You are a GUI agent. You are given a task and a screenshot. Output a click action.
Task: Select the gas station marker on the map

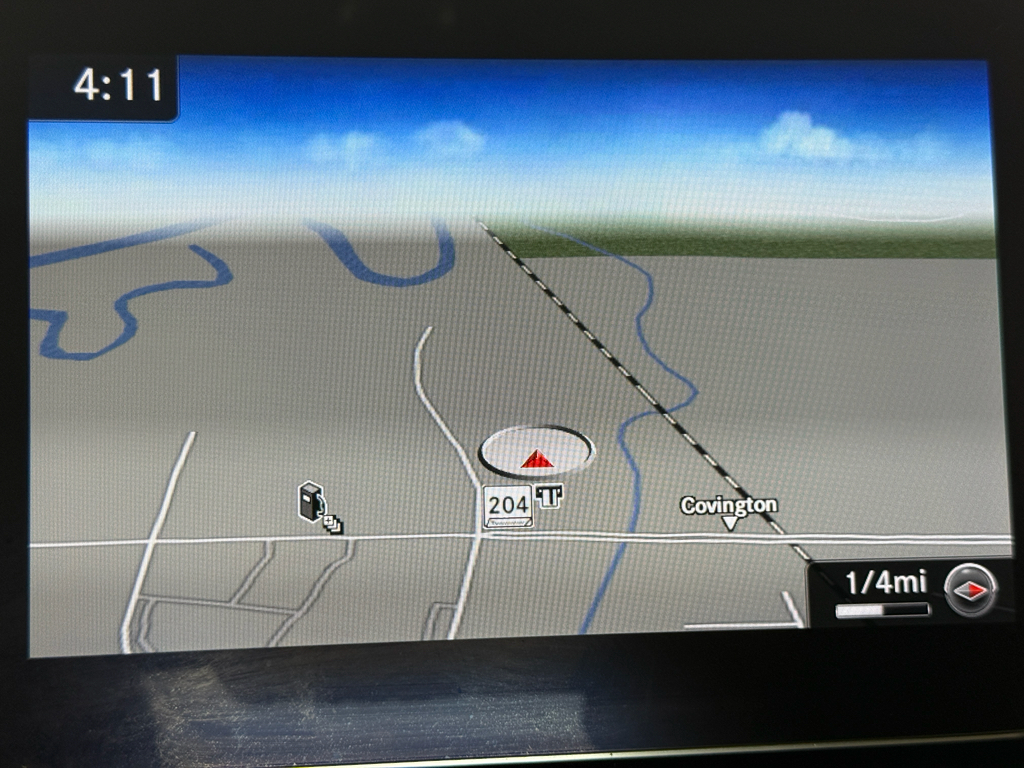[312, 500]
